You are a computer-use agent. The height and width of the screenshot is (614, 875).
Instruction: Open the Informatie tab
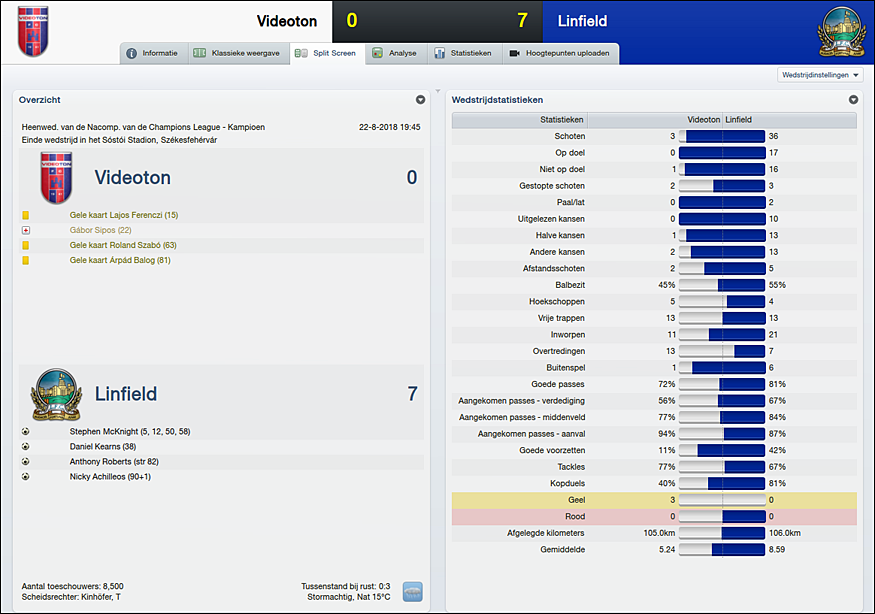point(153,53)
